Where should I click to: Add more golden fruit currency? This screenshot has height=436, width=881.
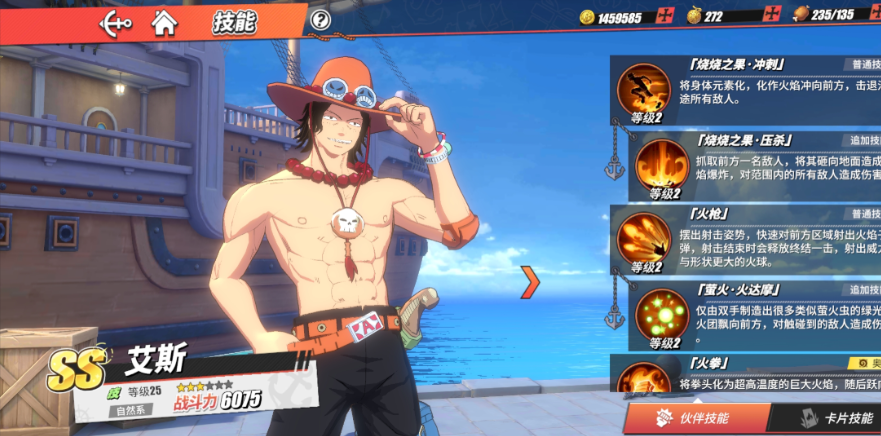[772, 16]
